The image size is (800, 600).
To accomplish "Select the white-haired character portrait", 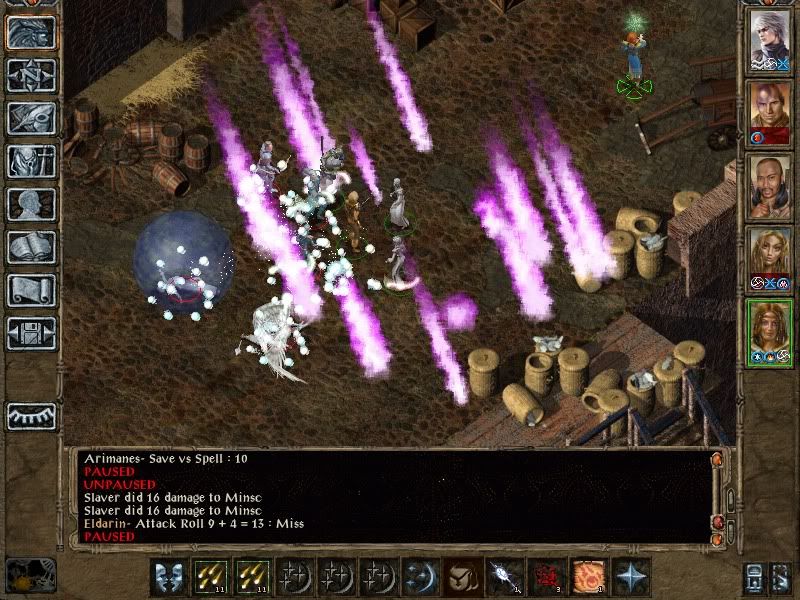I will pyautogui.click(x=771, y=40).
